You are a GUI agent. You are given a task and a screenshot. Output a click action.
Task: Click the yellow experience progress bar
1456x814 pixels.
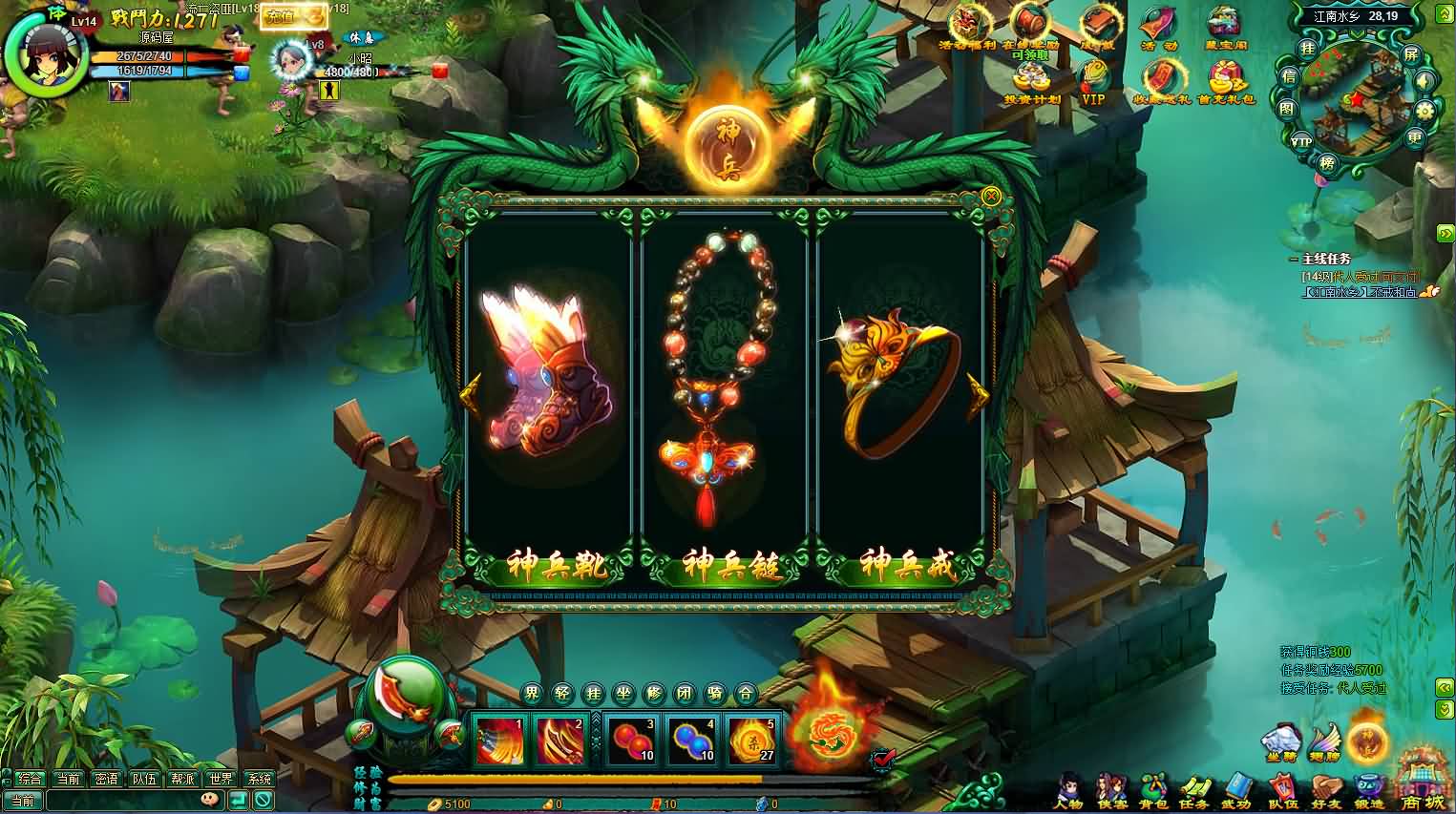tap(571, 778)
